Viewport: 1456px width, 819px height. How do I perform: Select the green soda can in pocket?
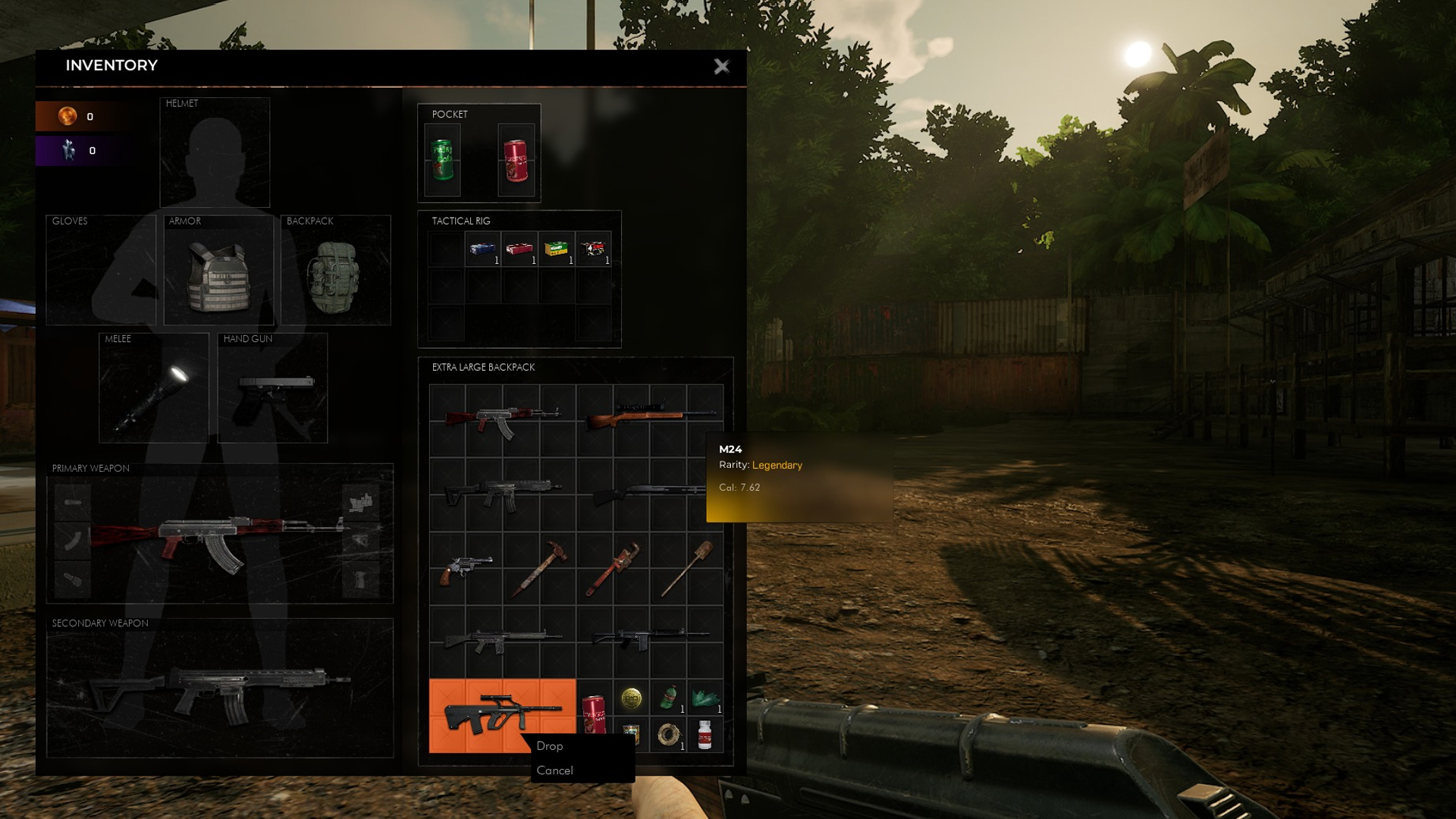[x=442, y=160]
